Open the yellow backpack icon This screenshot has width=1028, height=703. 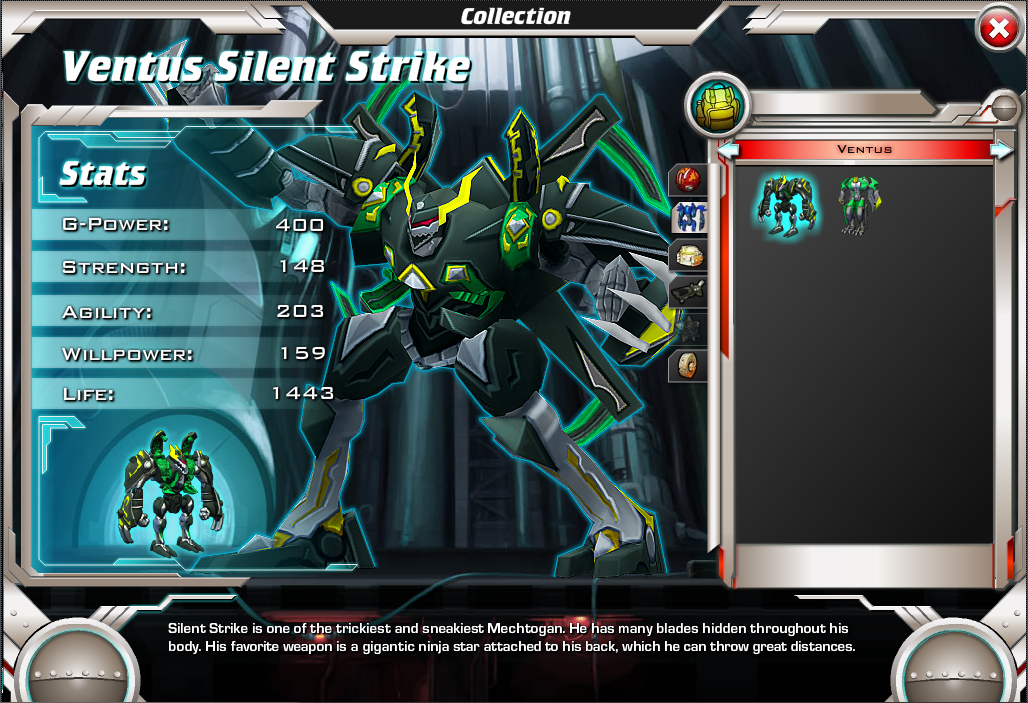tap(716, 104)
